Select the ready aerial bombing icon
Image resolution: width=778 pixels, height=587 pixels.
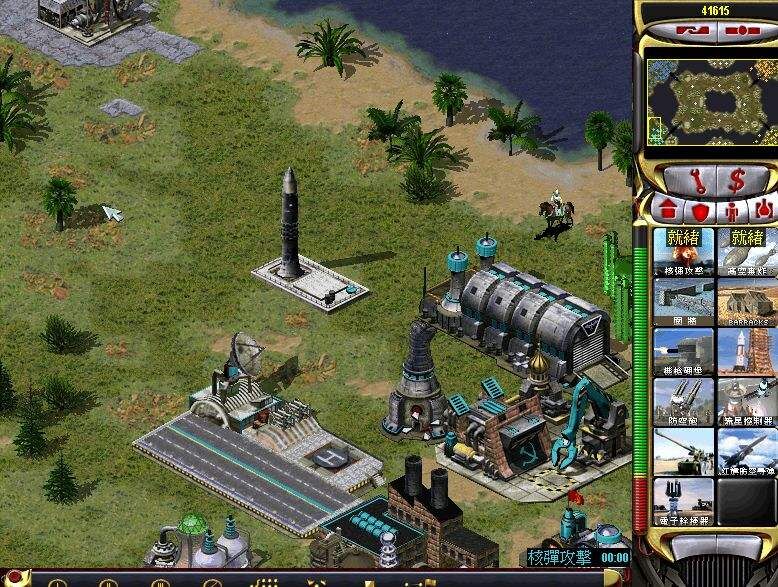(747, 251)
